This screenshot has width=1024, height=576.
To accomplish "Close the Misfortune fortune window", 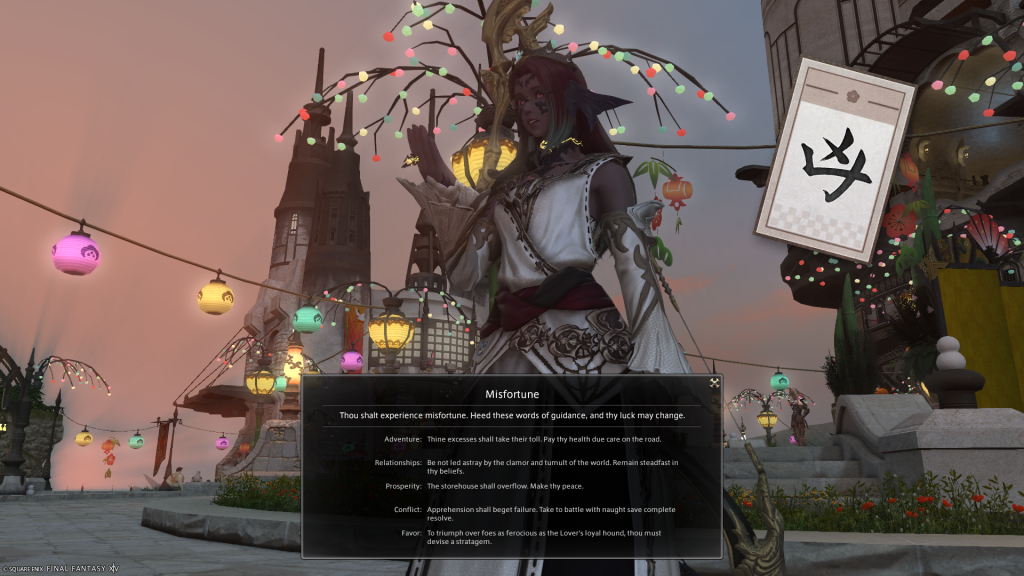I will [x=714, y=382].
